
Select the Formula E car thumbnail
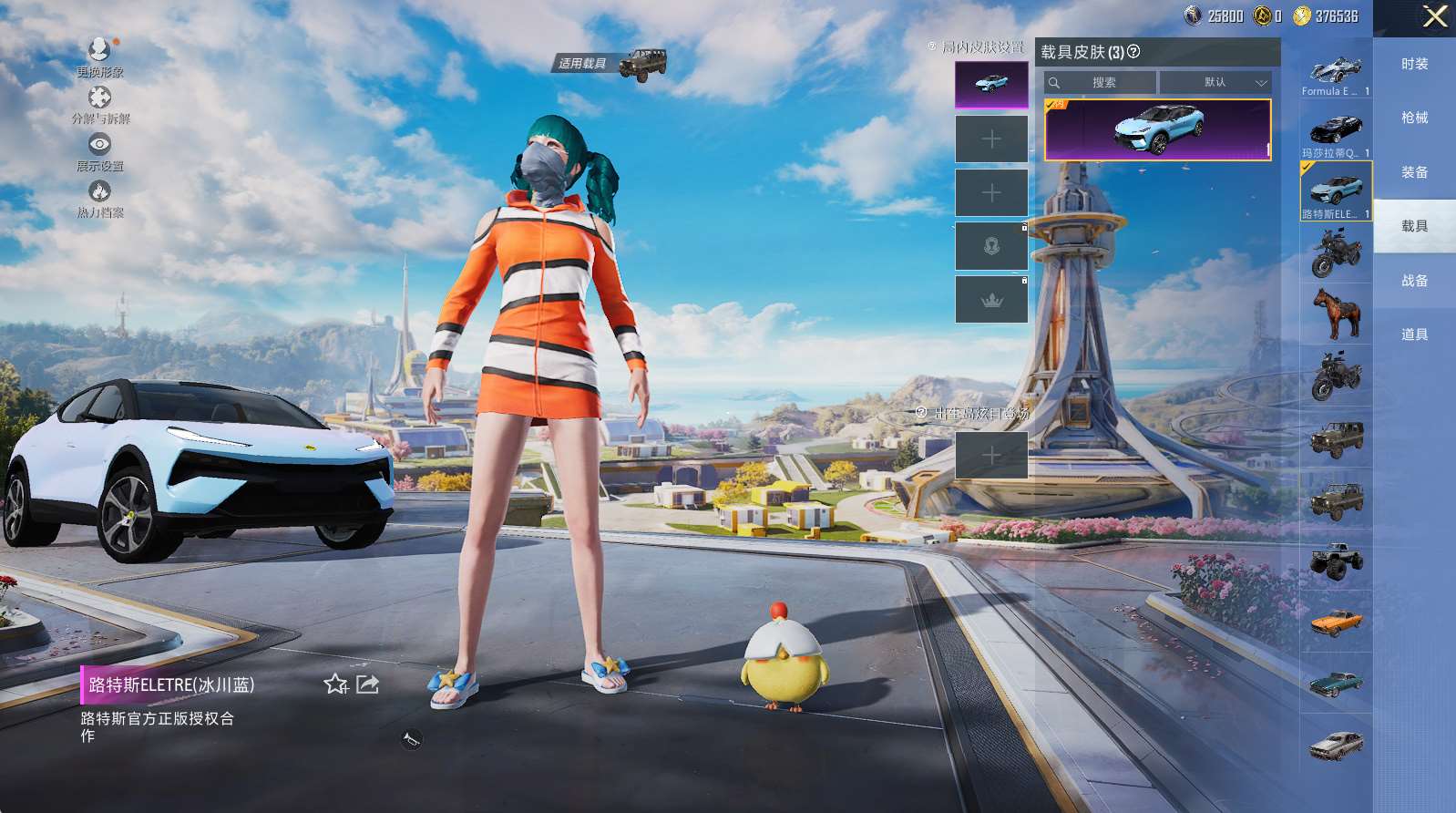pyautogui.click(x=1336, y=71)
